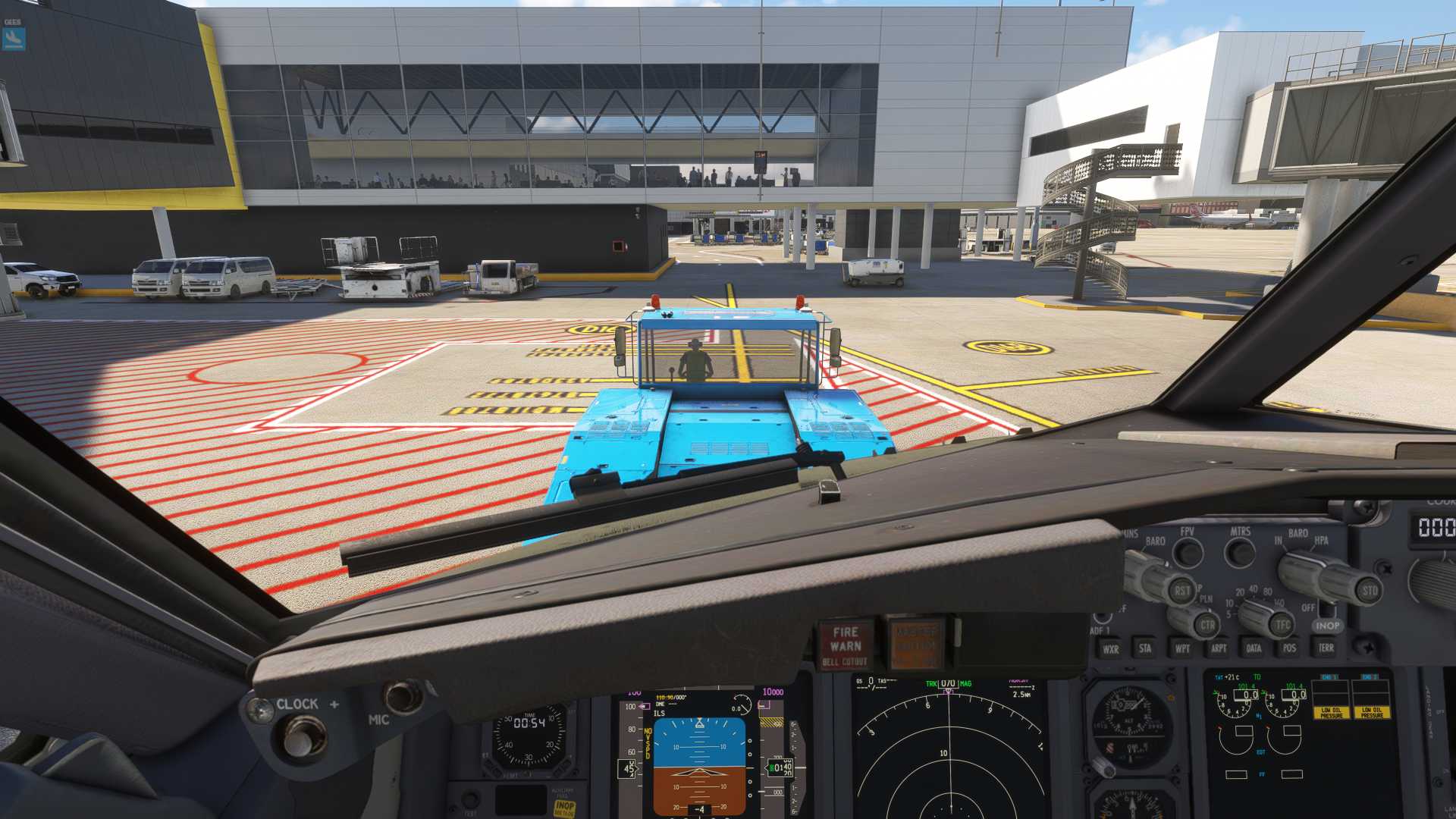Toggle the ARPT airports map button

[1219, 648]
